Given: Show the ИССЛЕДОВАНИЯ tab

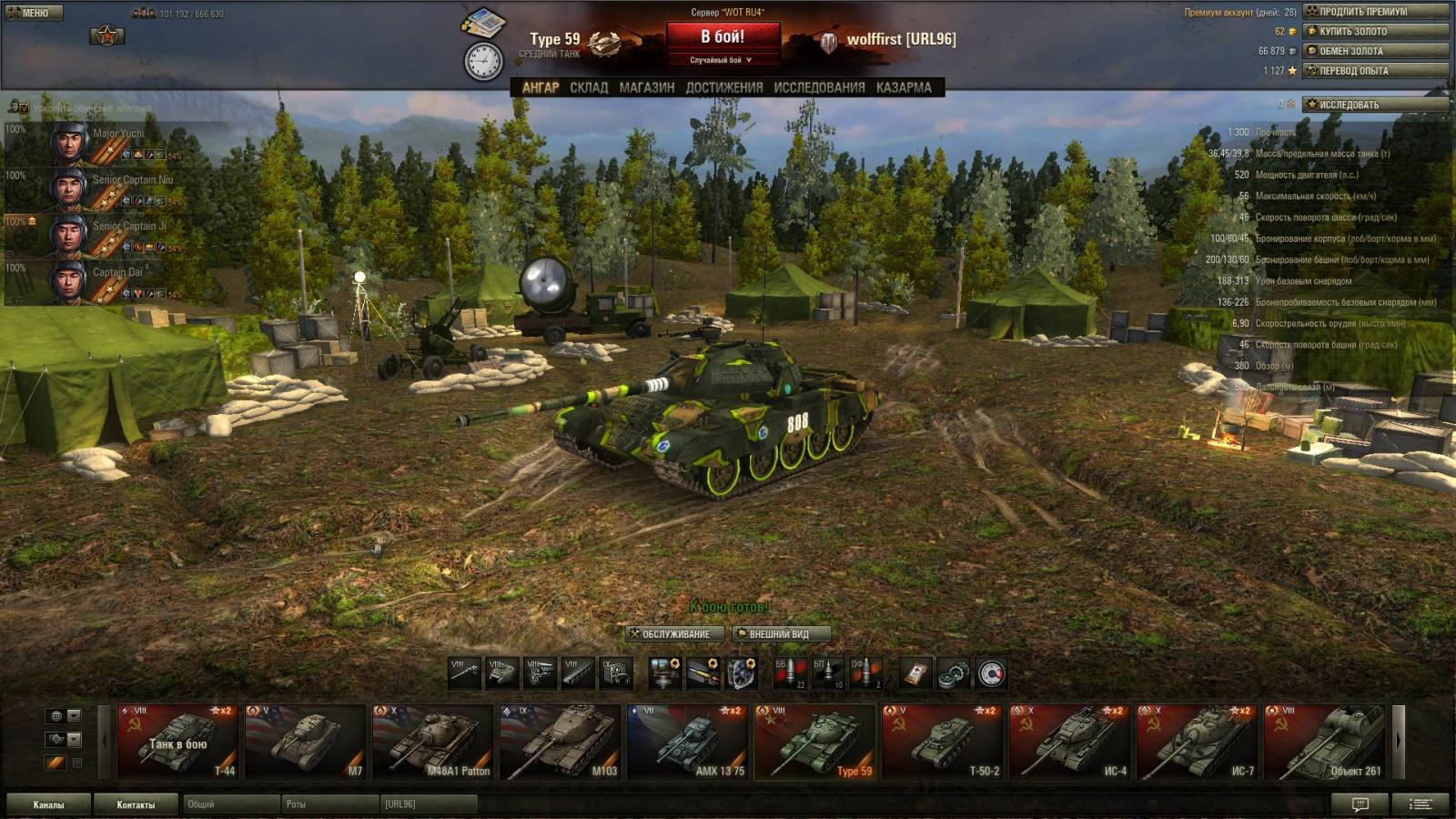Looking at the screenshot, I should (x=819, y=87).
